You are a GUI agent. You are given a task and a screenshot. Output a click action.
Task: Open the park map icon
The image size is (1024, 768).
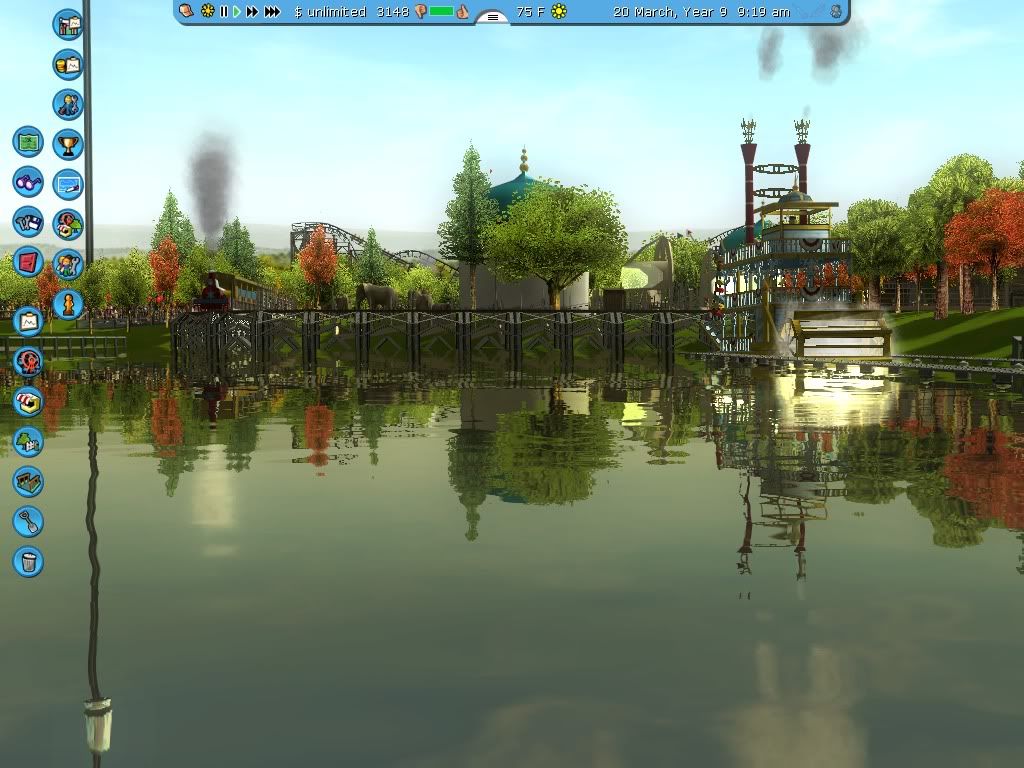point(28,142)
